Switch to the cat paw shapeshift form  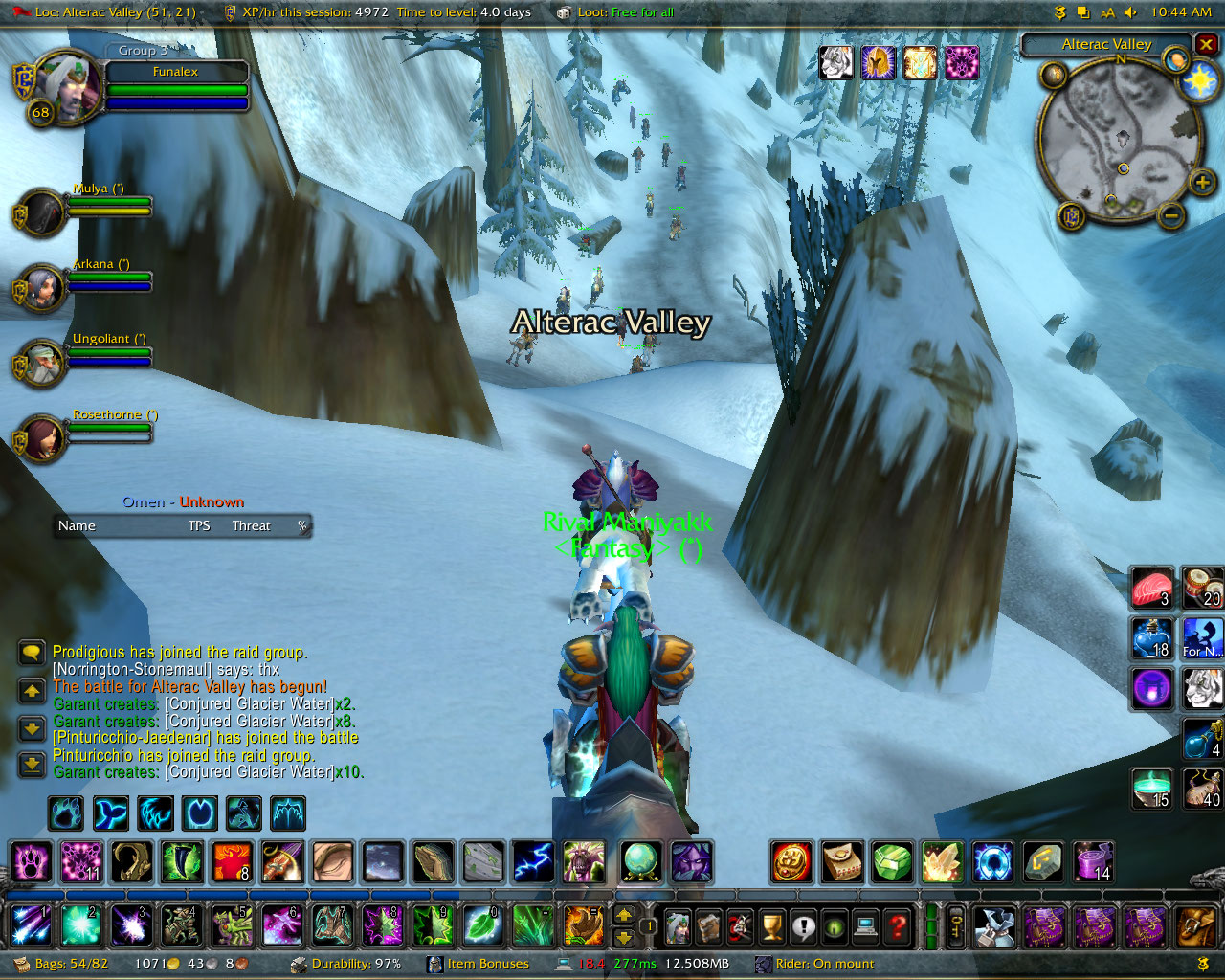point(66,813)
